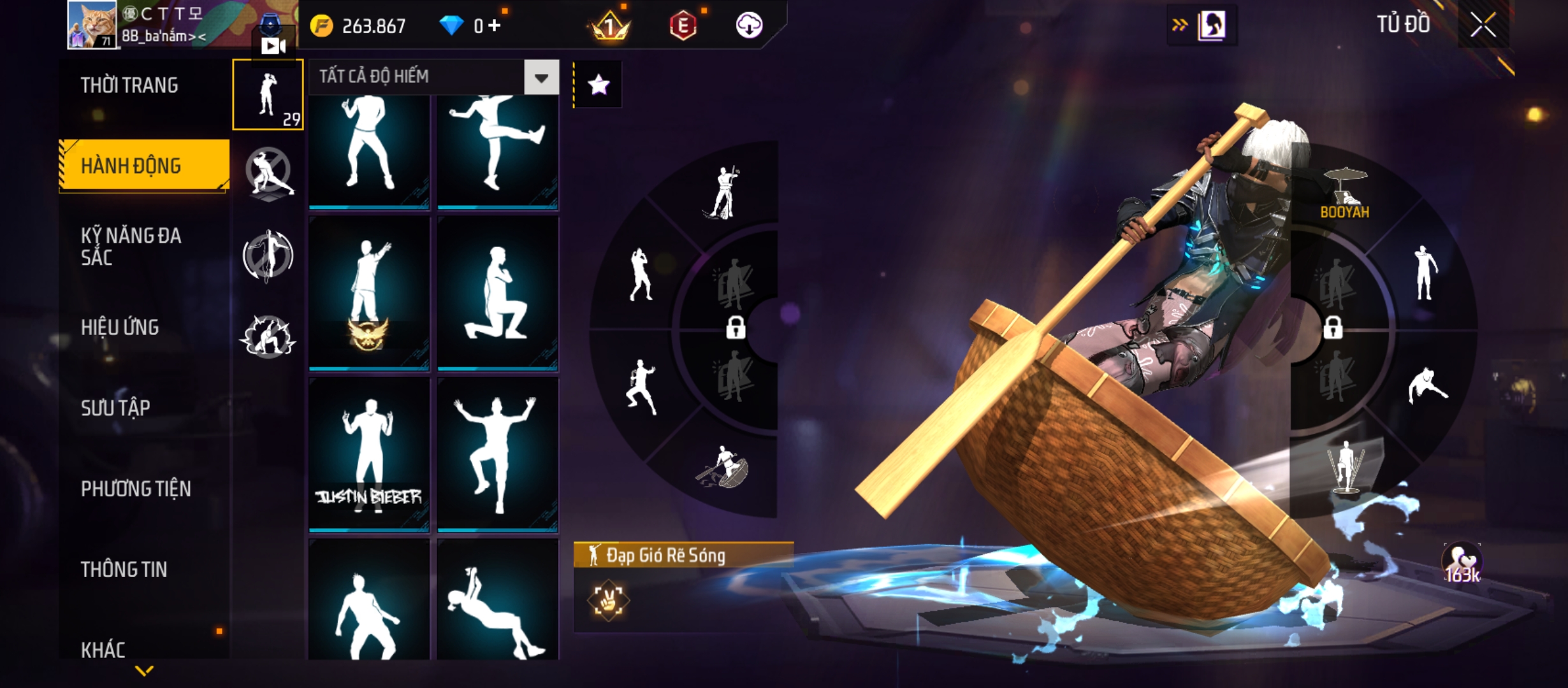The height and width of the screenshot is (688, 1568).
Task: Choose the kneeling pose emote
Action: click(x=498, y=293)
